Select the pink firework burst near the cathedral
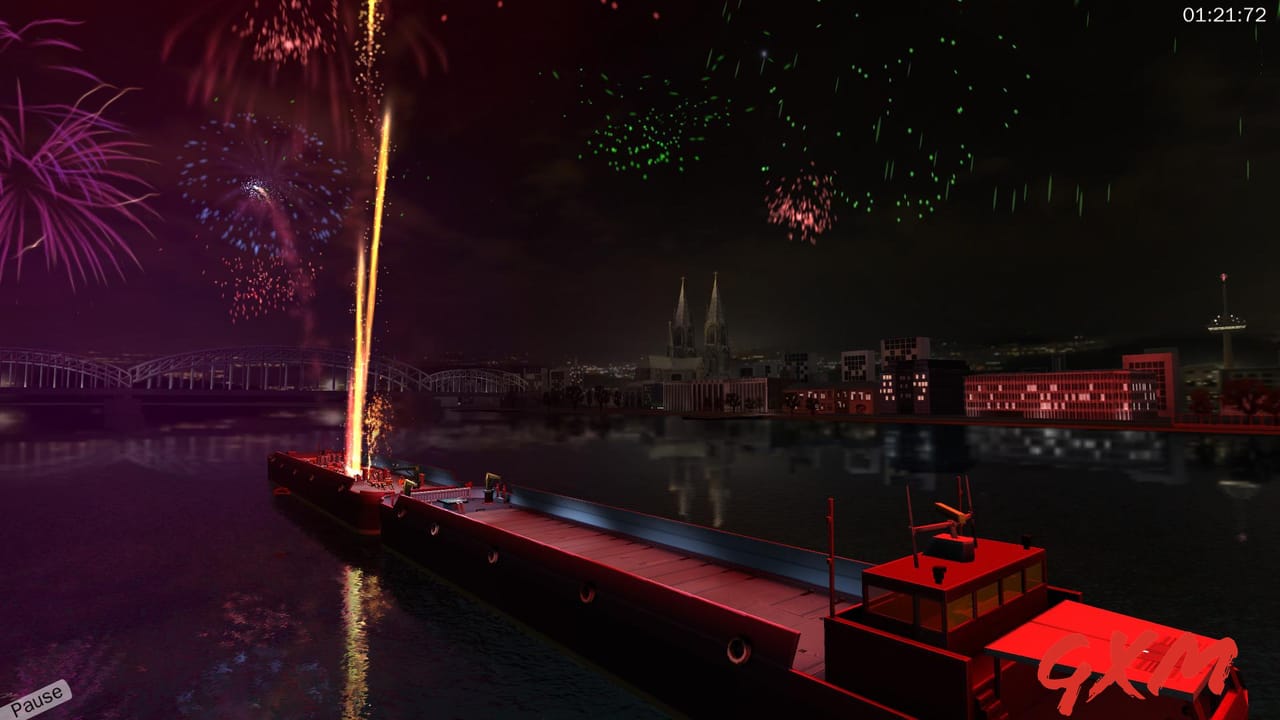The image size is (1280, 720). click(x=800, y=210)
